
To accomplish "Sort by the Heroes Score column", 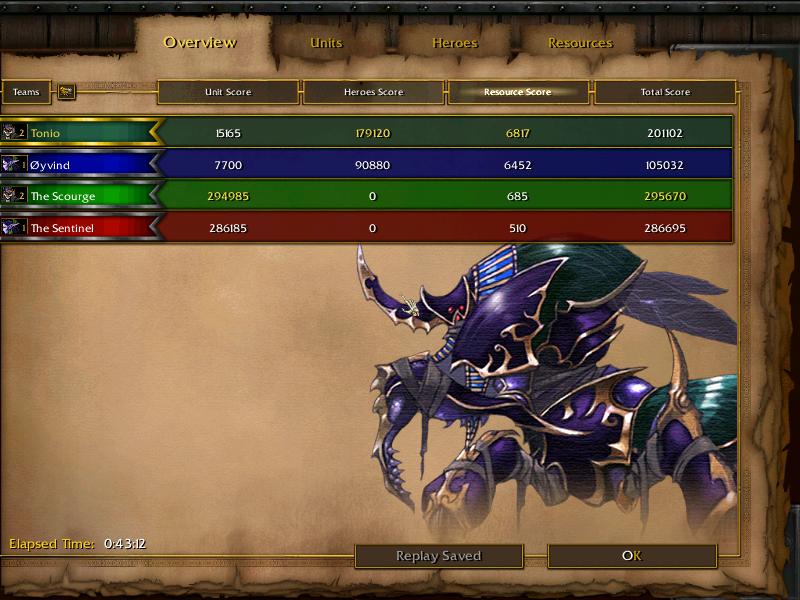I will point(373,92).
